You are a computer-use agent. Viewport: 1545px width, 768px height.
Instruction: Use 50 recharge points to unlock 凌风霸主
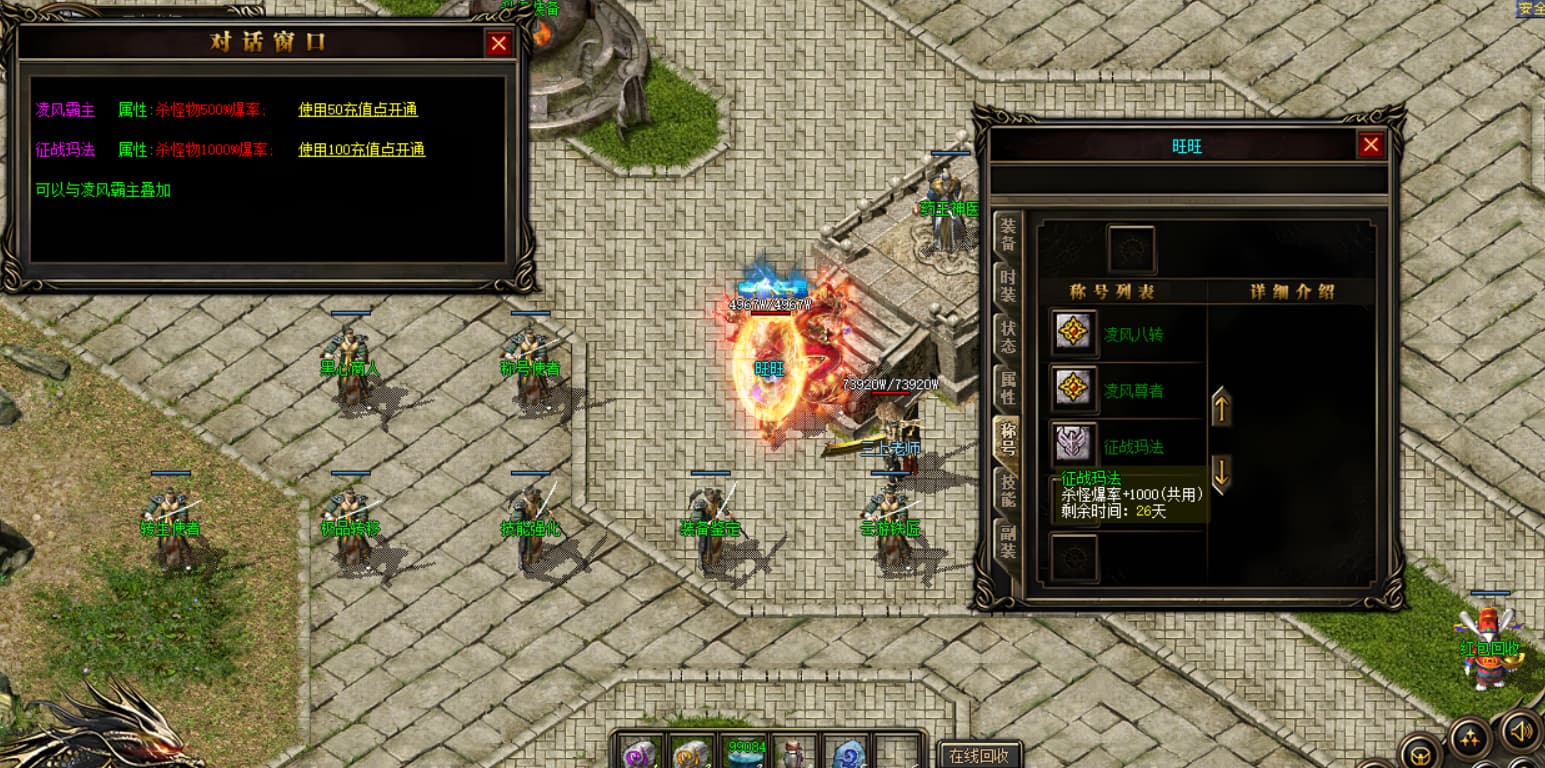coord(358,110)
